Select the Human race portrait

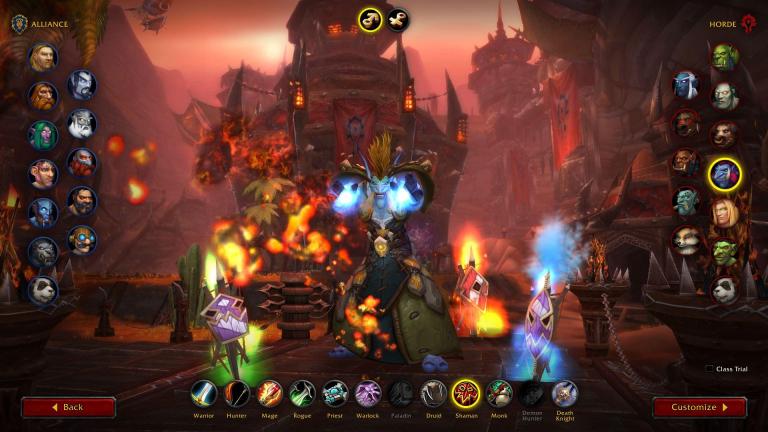(x=43, y=57)
